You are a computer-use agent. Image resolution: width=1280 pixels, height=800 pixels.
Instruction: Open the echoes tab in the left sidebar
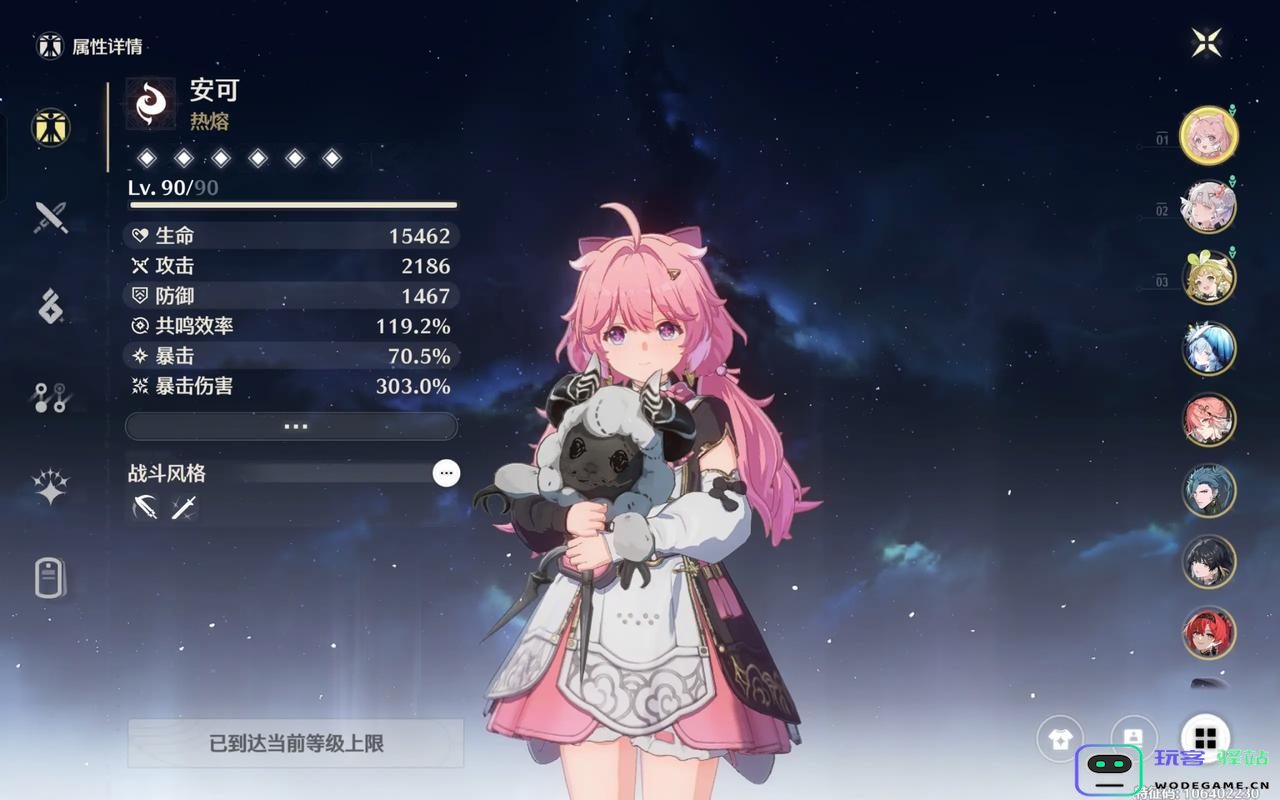click(x=50, y=306)
